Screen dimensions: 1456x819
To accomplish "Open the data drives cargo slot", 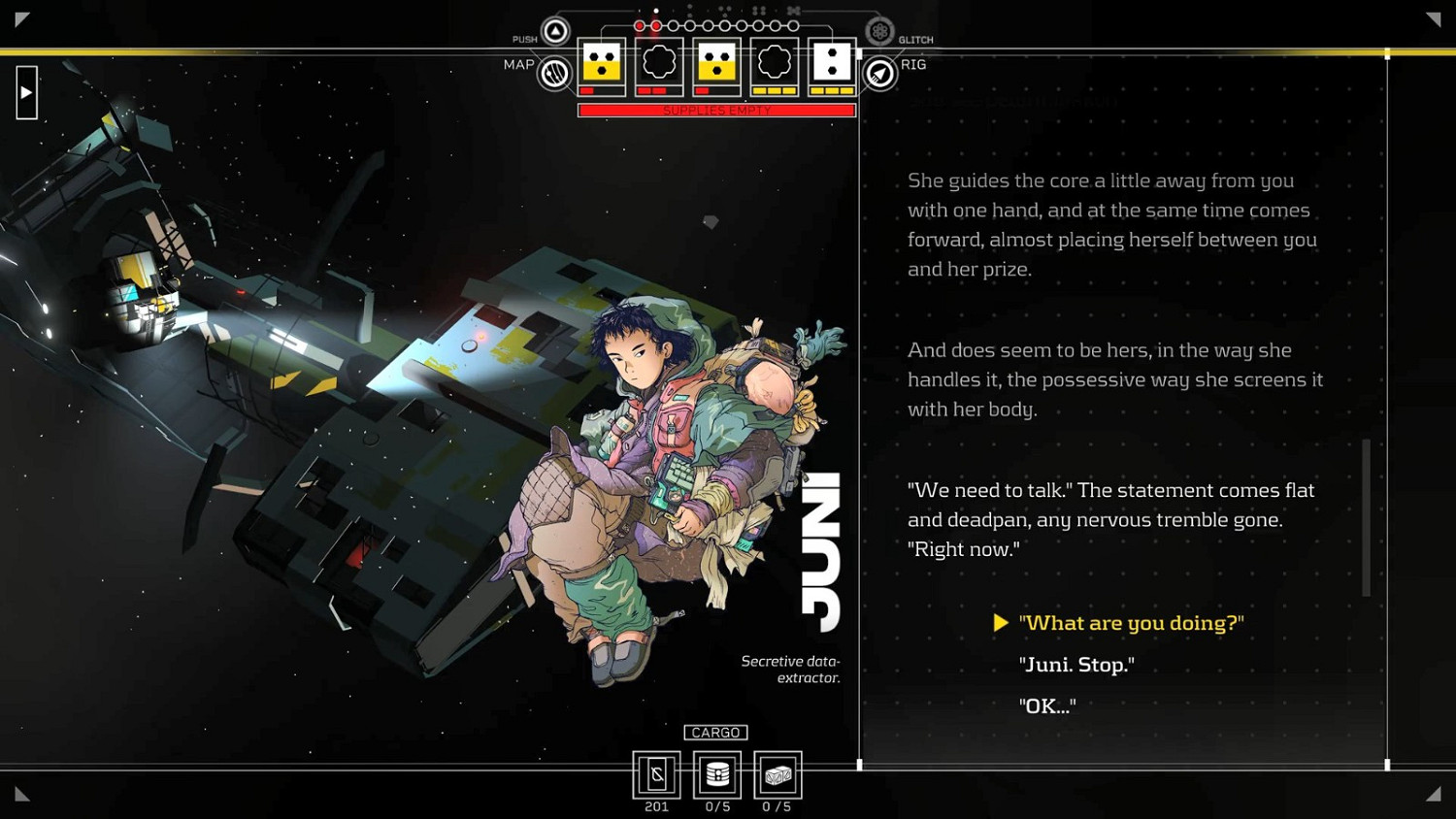I will (717, 773).
